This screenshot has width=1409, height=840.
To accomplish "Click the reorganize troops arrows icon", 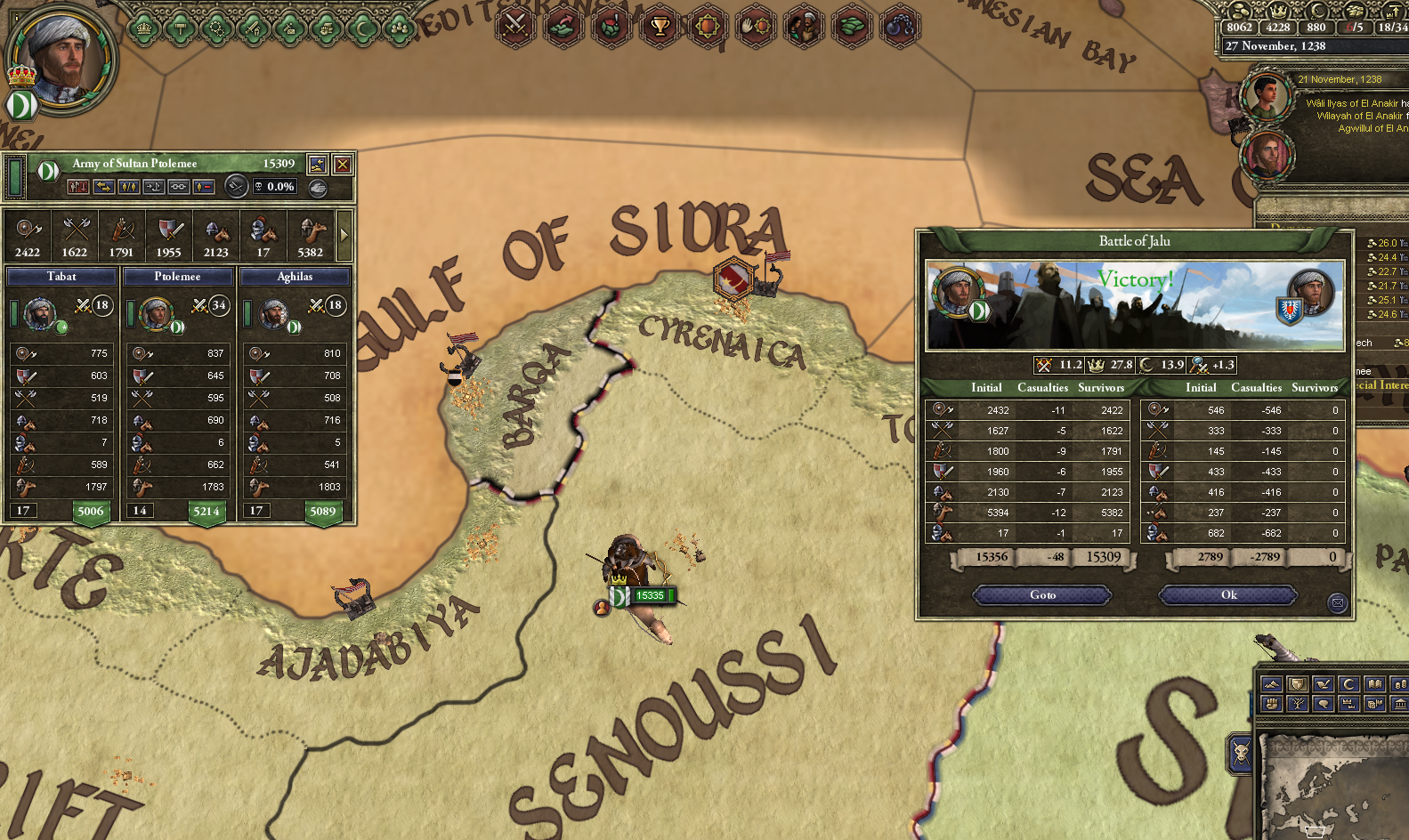I will (106, 187).
